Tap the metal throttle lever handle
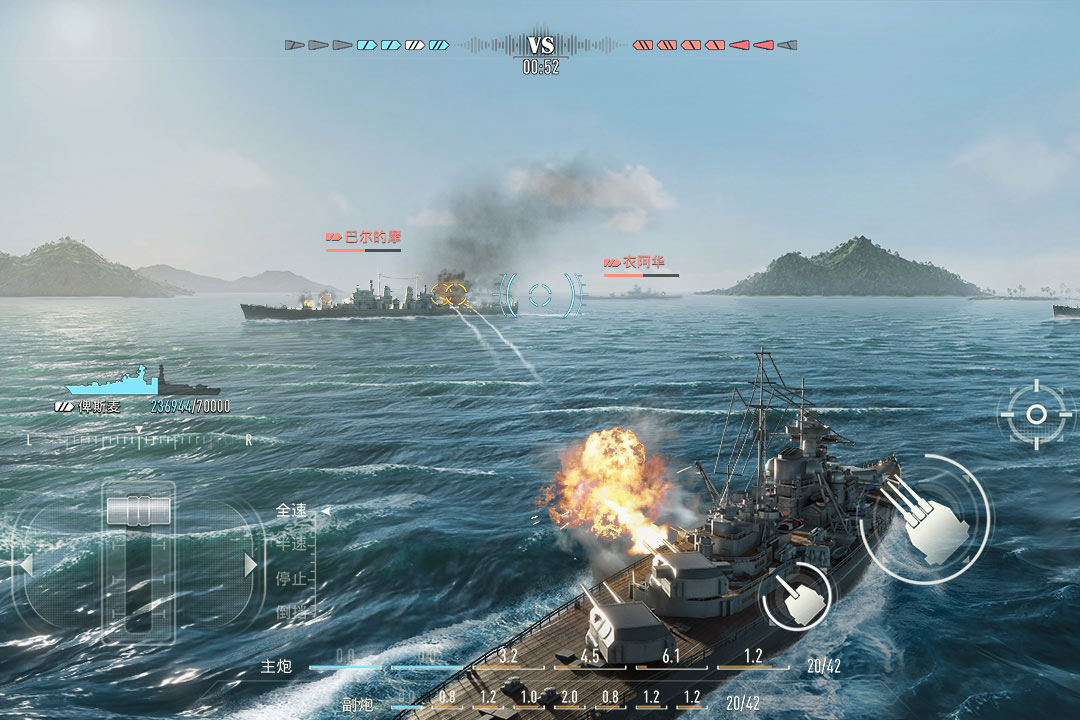Viewport: 1080px width, 720px height. pyautogui.click(x=138, y=510)
